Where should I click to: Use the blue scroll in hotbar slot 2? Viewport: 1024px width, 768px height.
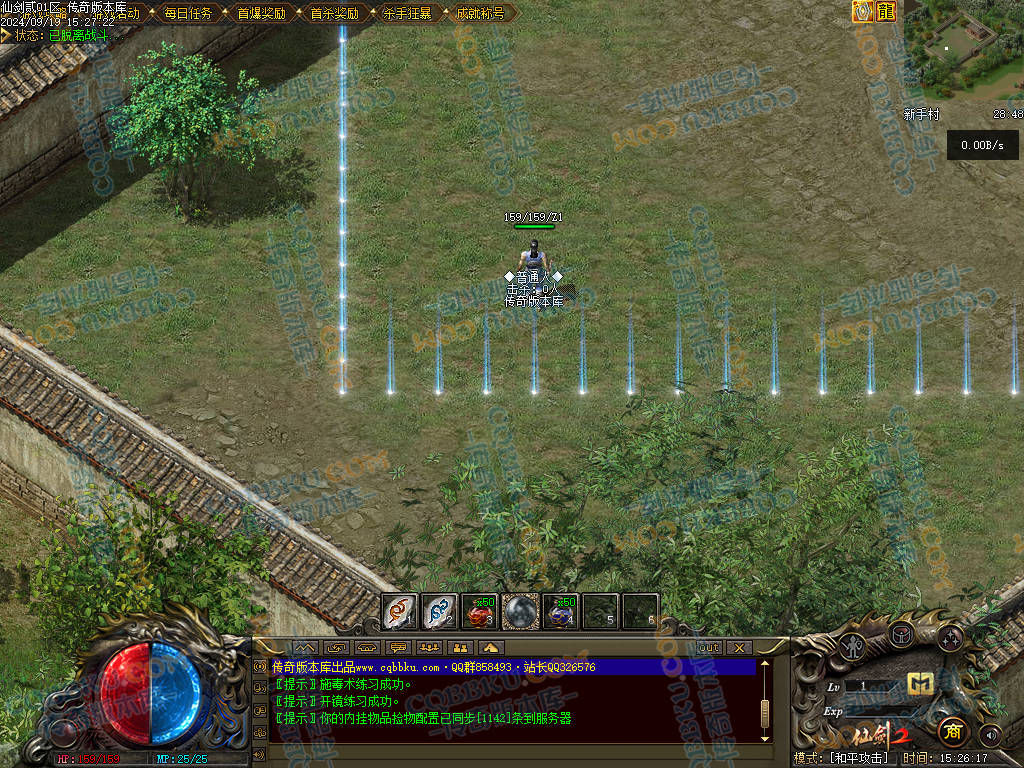(x=440, y=611)
